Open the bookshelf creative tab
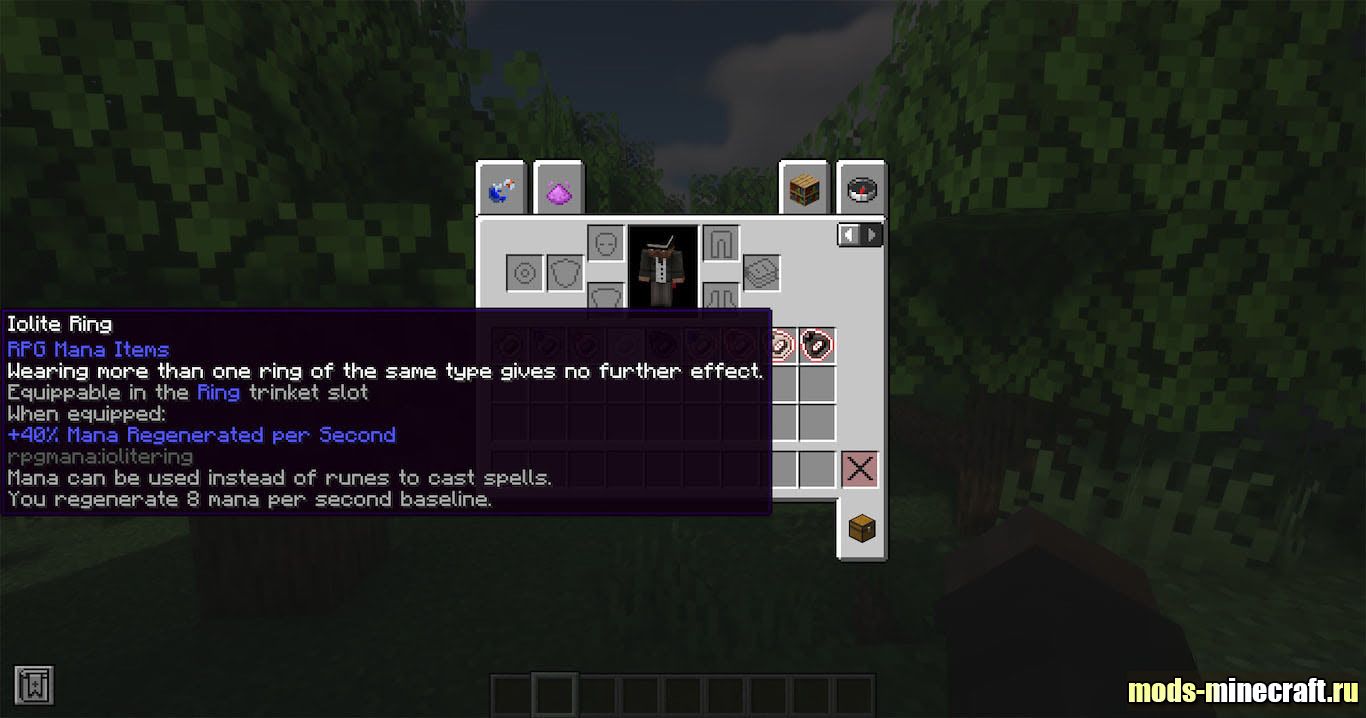This screenshot has height=718, width=1366. tap(805, 188)
